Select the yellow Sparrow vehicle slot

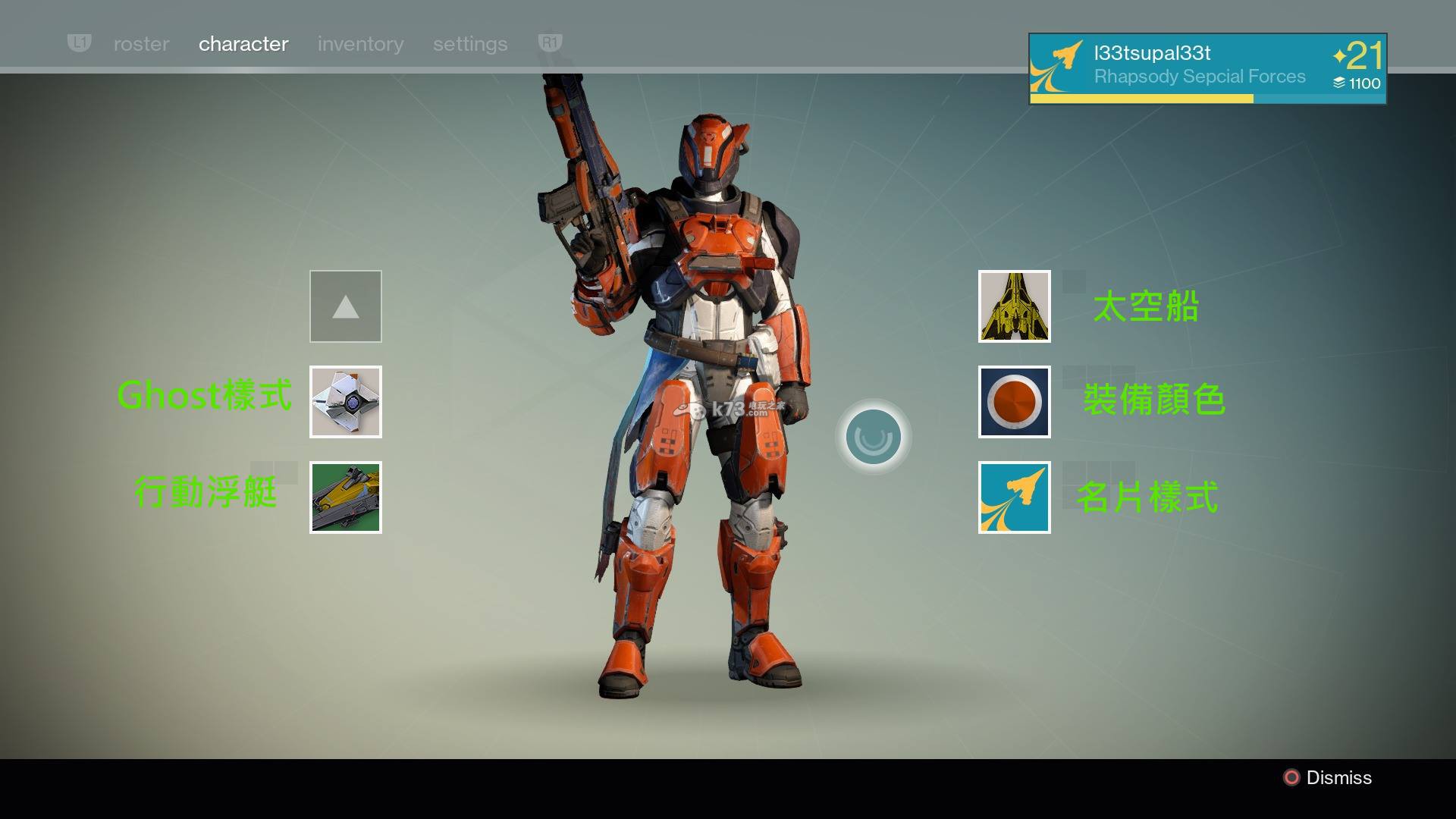[346, 497]
